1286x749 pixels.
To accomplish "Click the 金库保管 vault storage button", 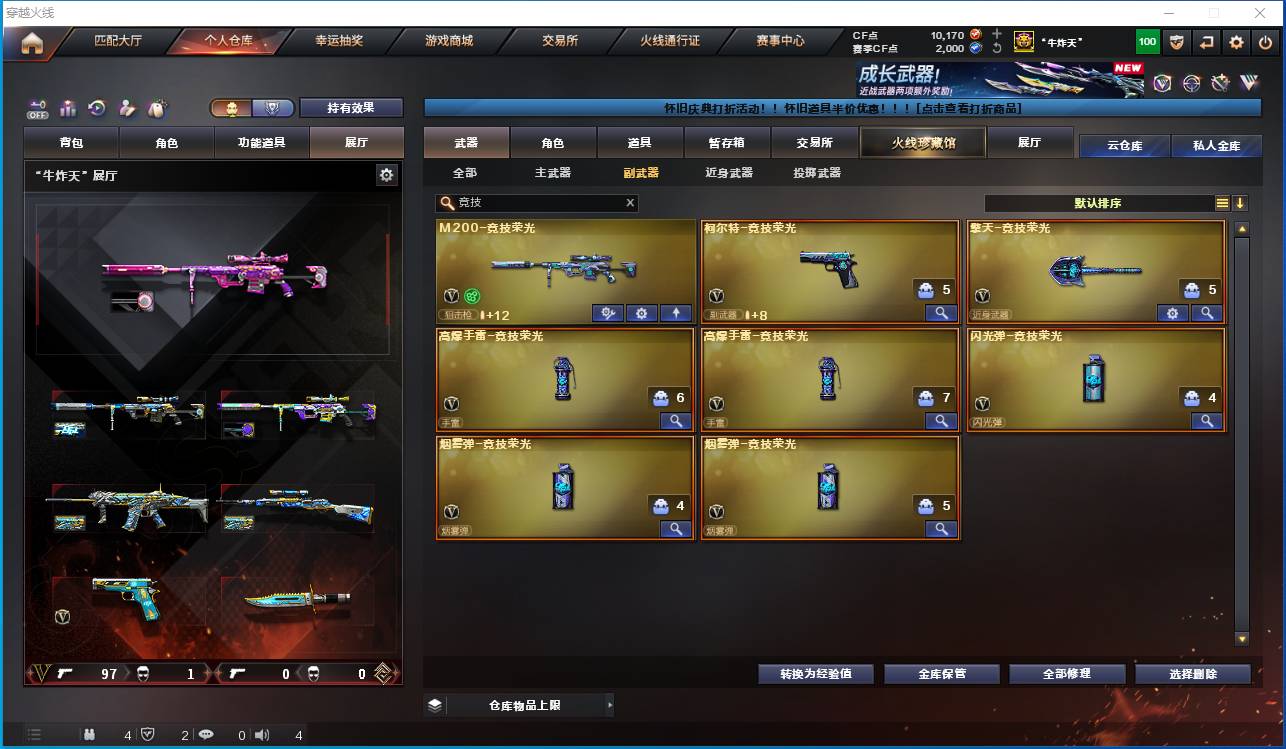I will pyautogui.click(x=940, y=673).
